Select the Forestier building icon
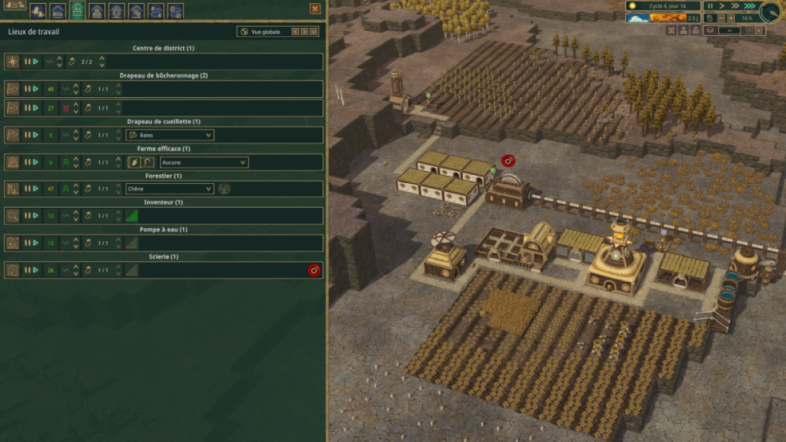 pos(12,188)
